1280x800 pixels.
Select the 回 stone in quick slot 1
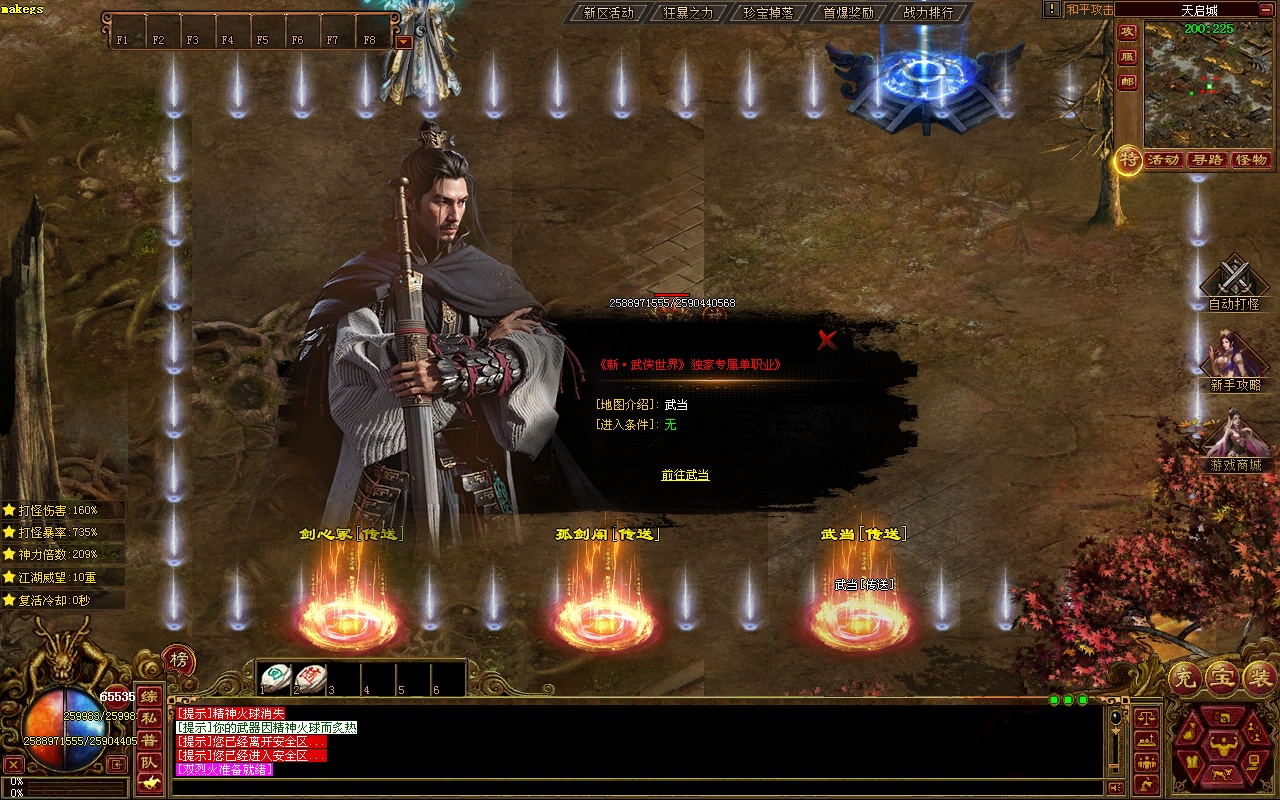tap(275, 678)
